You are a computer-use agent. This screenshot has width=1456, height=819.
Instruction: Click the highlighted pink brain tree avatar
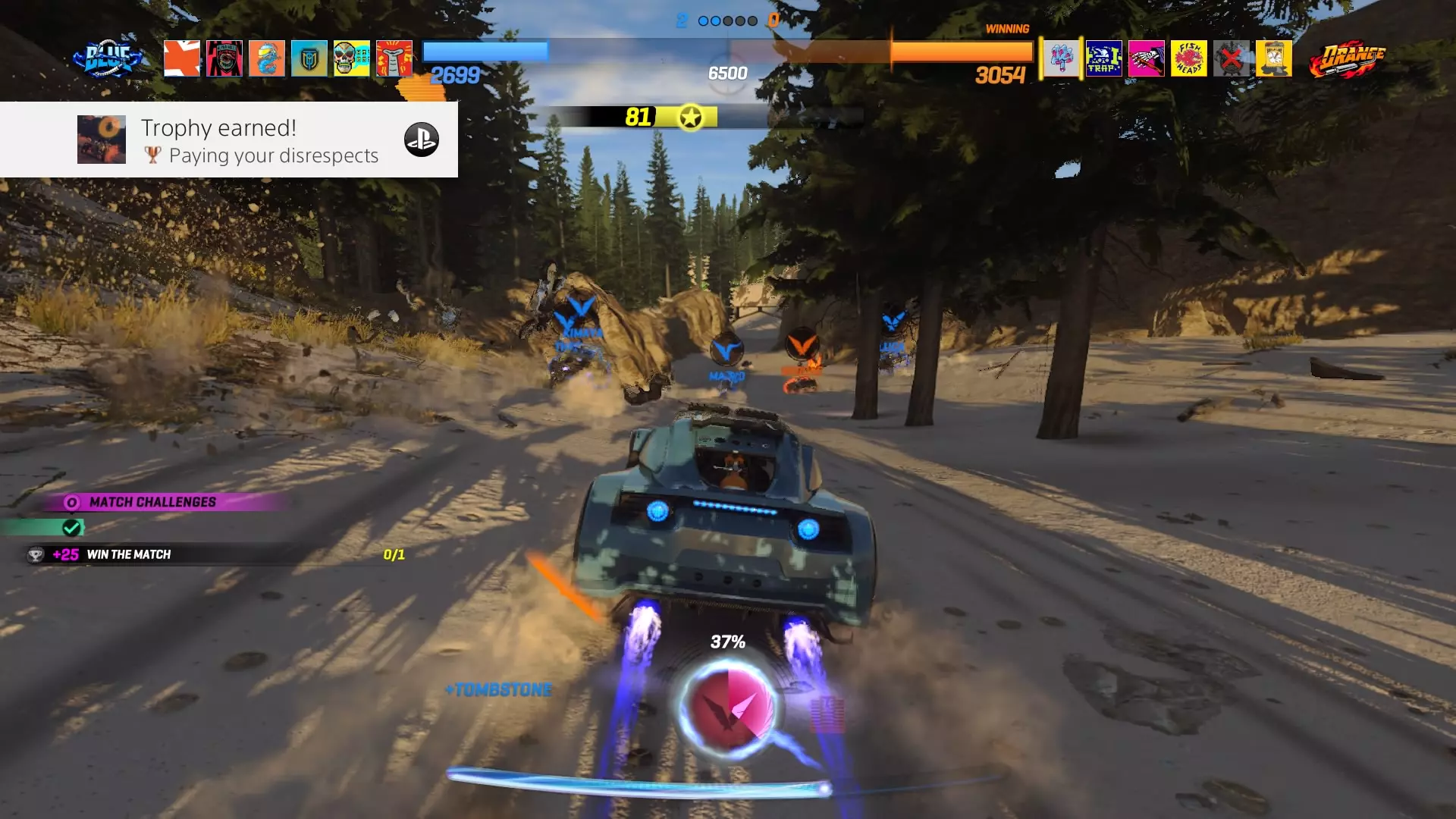[x=1061, y=58]
